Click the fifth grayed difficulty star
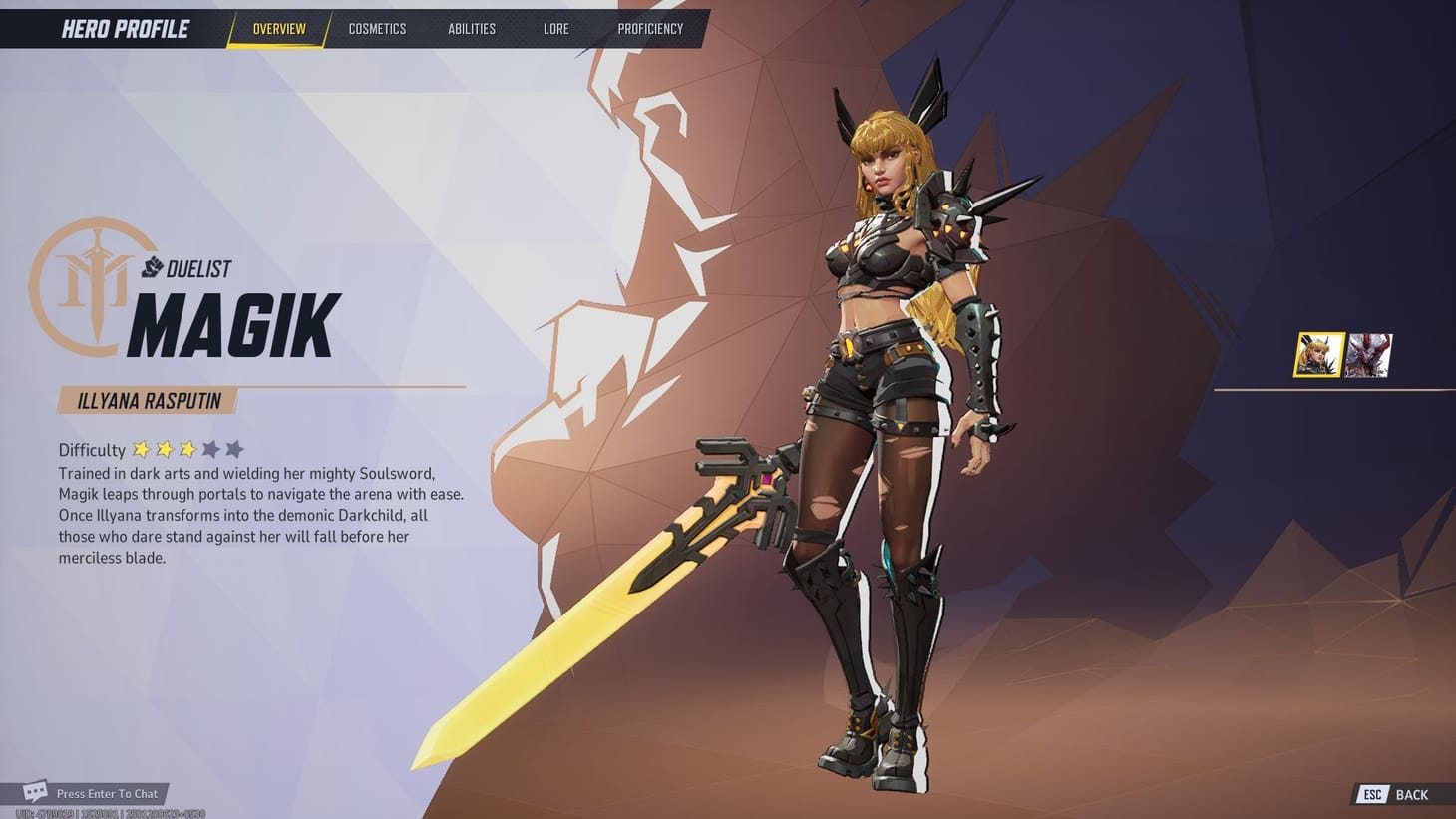 tap(233, 449)
